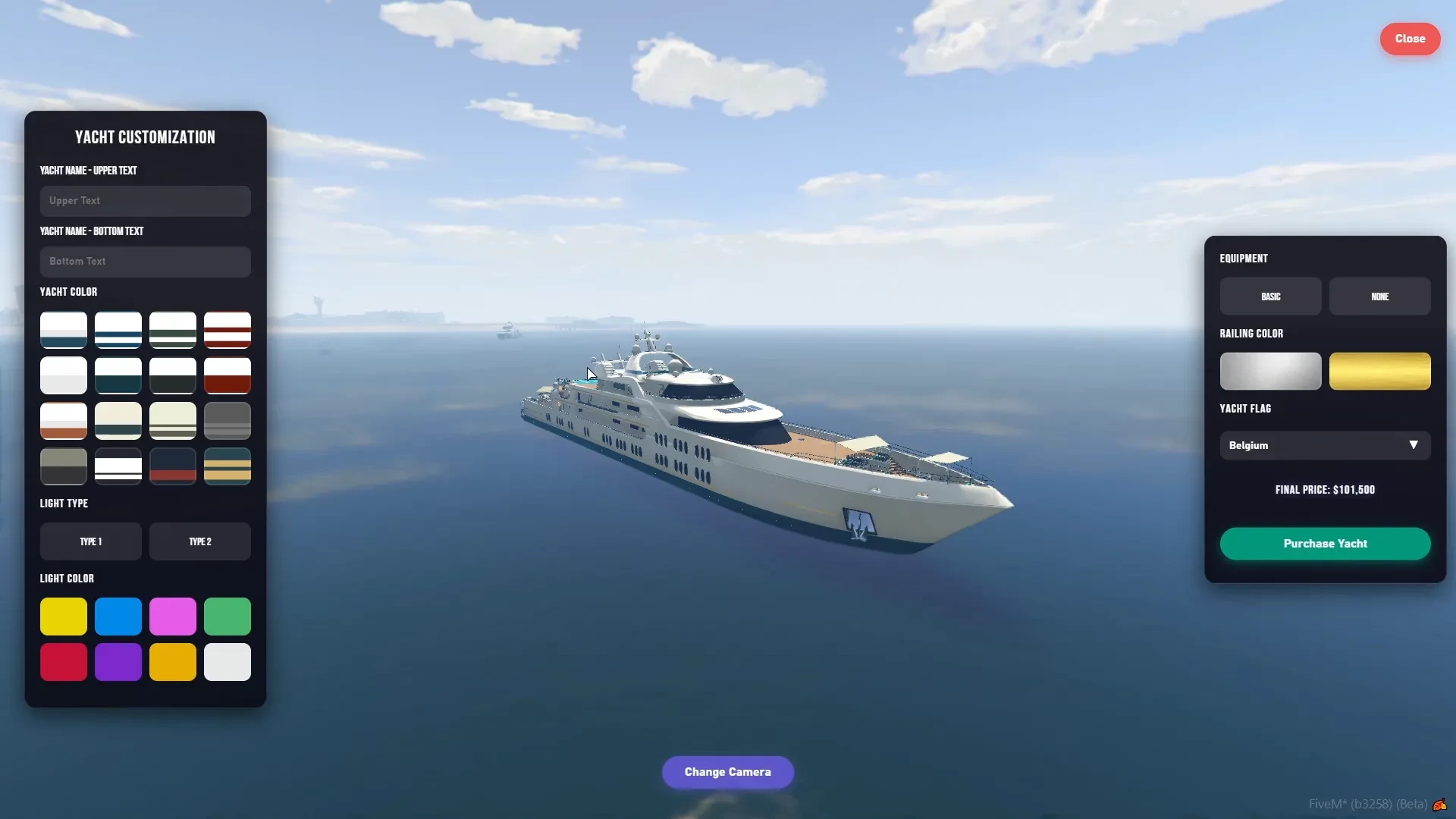Set Equipment to Basic

[1271, 296]
